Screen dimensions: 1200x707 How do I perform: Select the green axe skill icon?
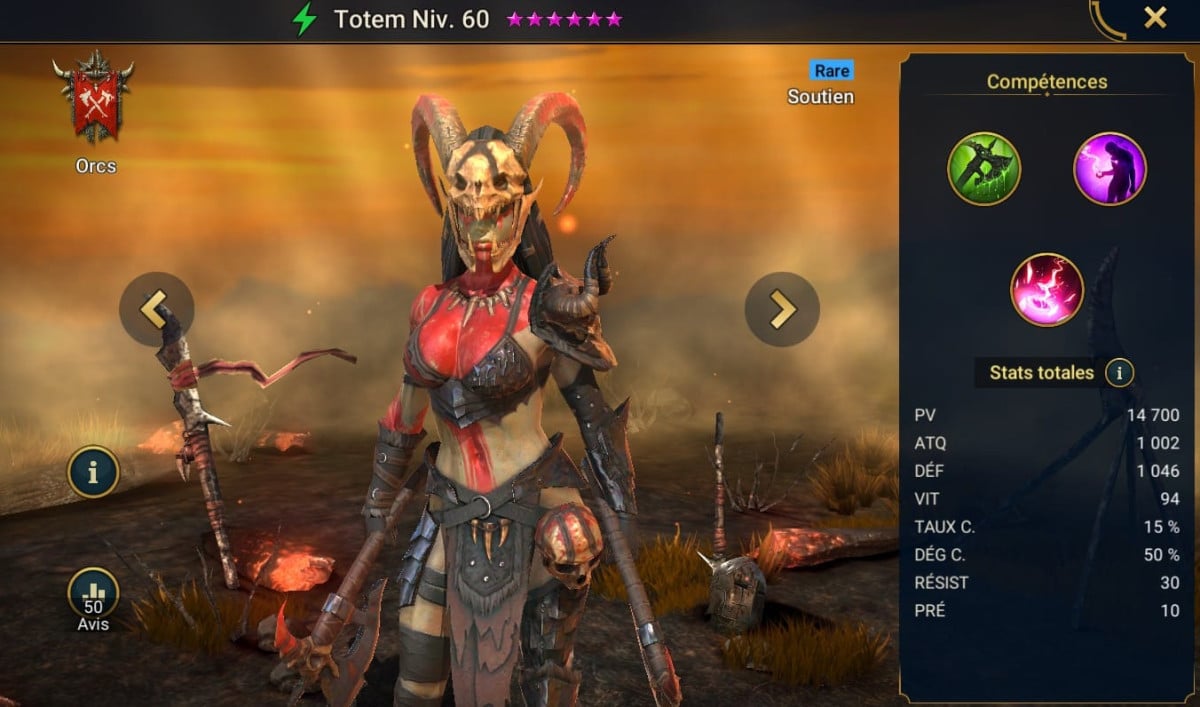[984, 169]
